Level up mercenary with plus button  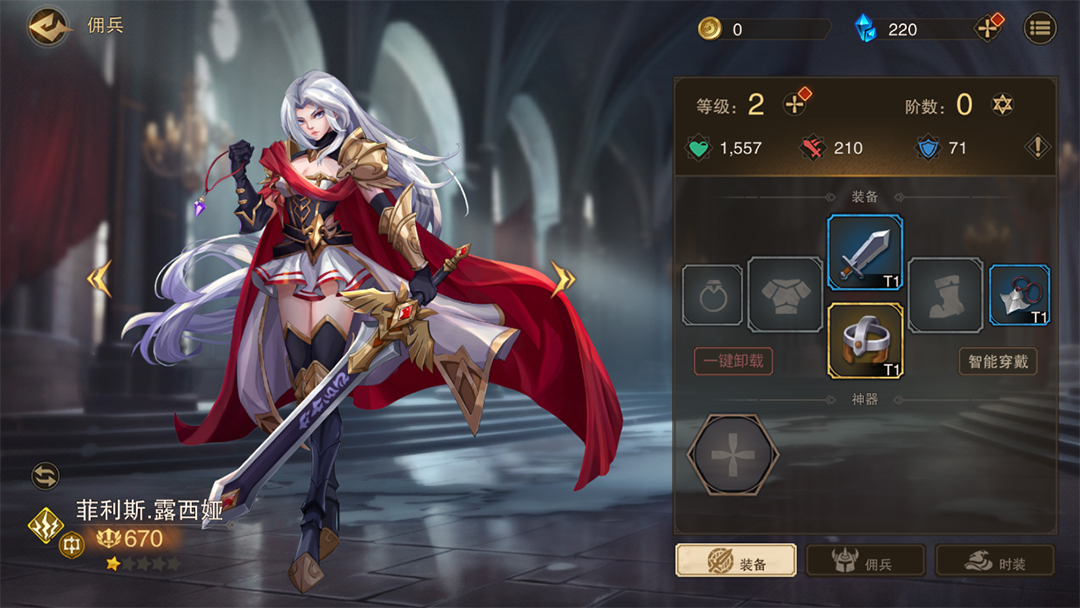795,104
